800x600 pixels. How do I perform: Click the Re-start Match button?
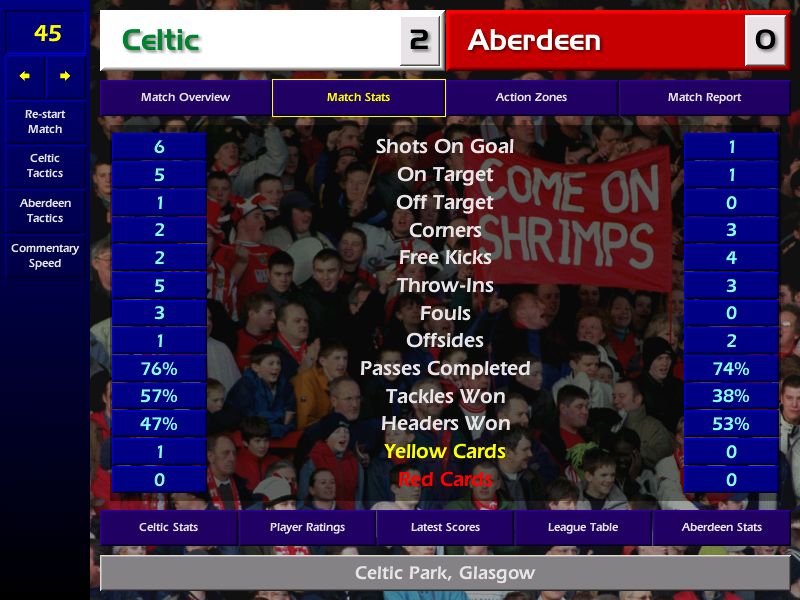click(x=45, y=122)
